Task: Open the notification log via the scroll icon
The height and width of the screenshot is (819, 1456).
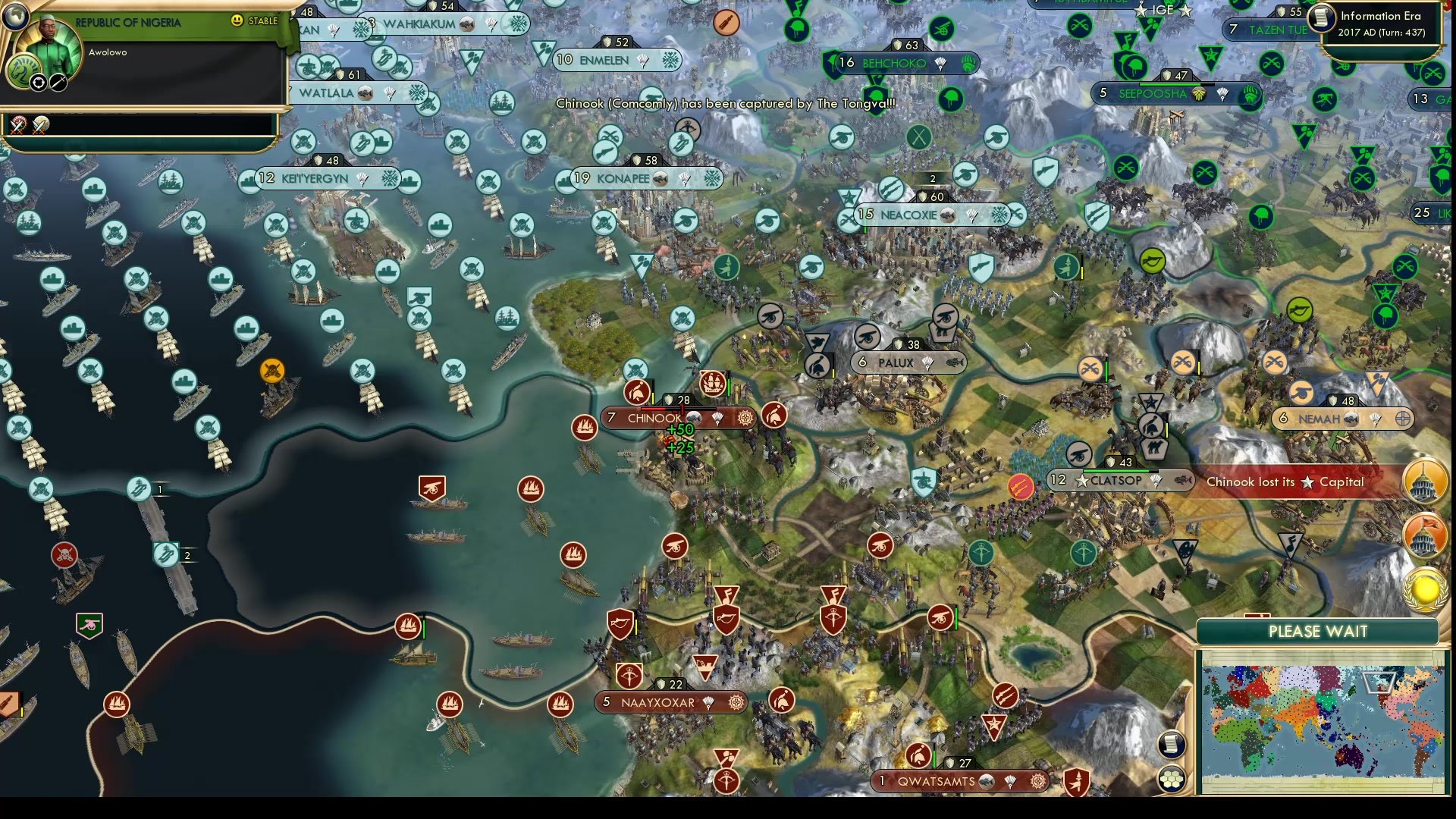Action: (x=1172, y=744)
